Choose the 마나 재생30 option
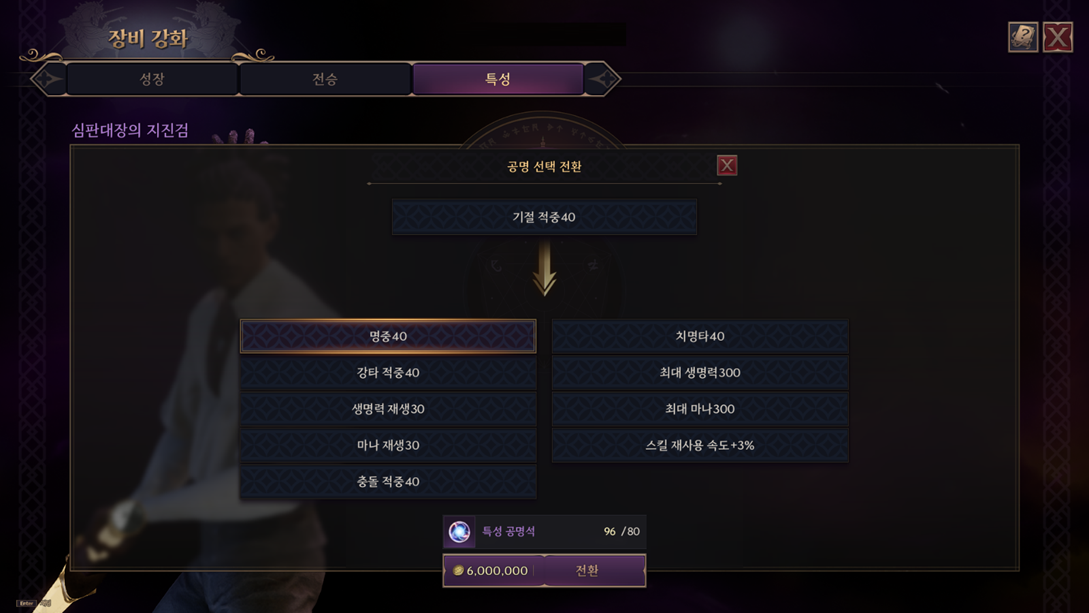 click(x=388, y=445)
